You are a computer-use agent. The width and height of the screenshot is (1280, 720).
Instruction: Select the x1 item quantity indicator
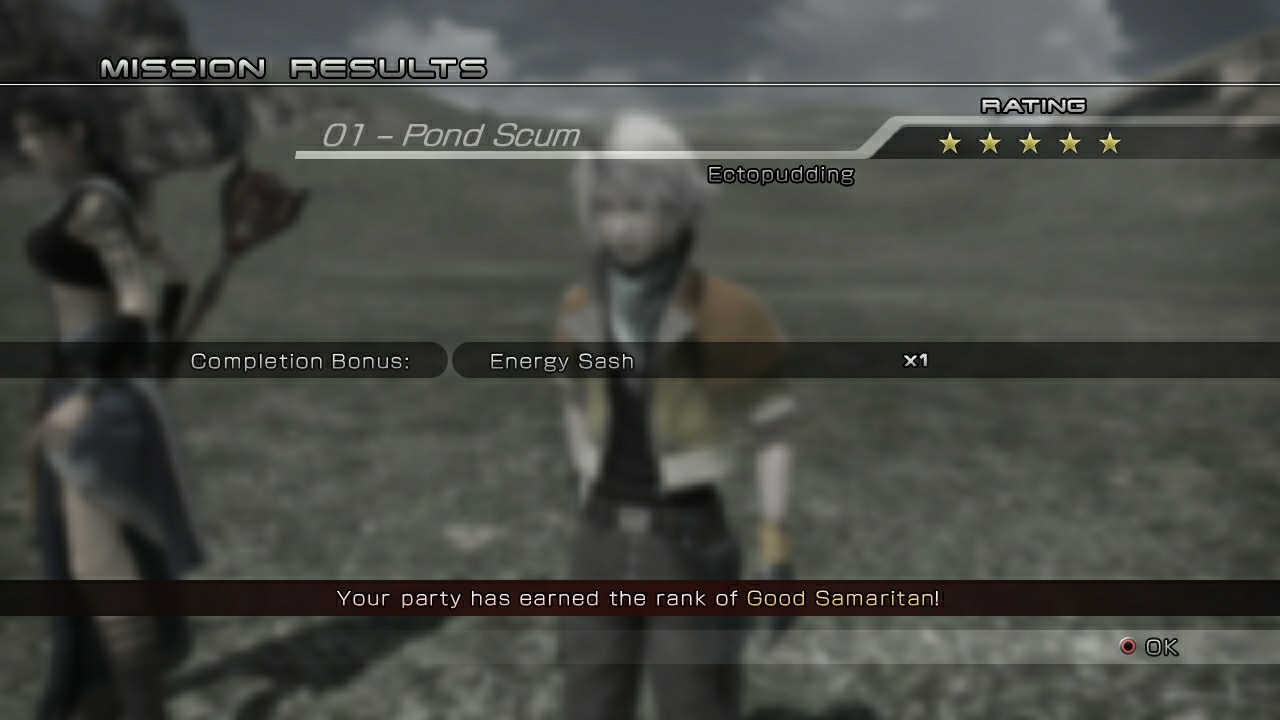916,360
